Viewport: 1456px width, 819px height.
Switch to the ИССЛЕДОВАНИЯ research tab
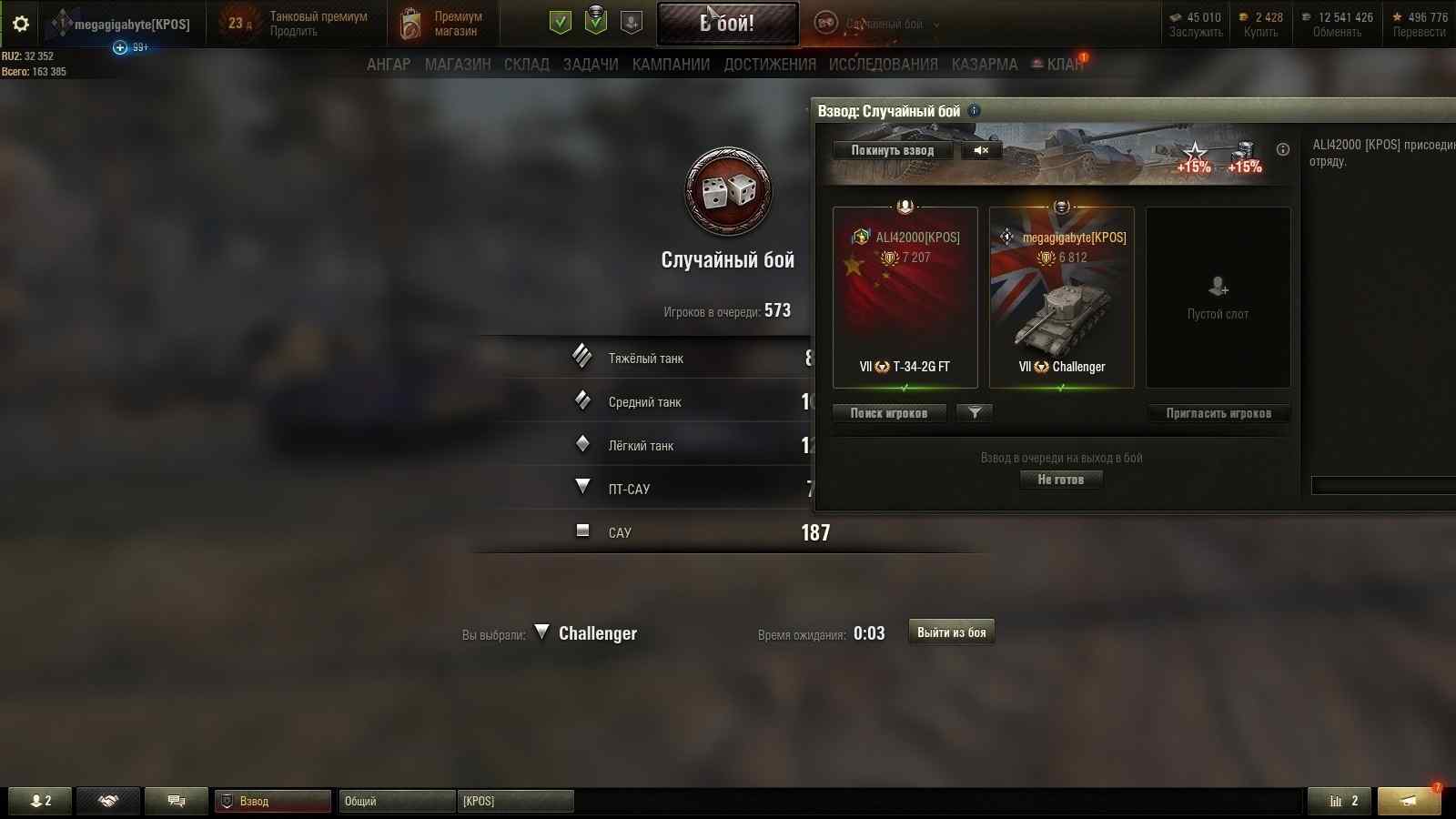pyautogui.click(x=883, y=65)
